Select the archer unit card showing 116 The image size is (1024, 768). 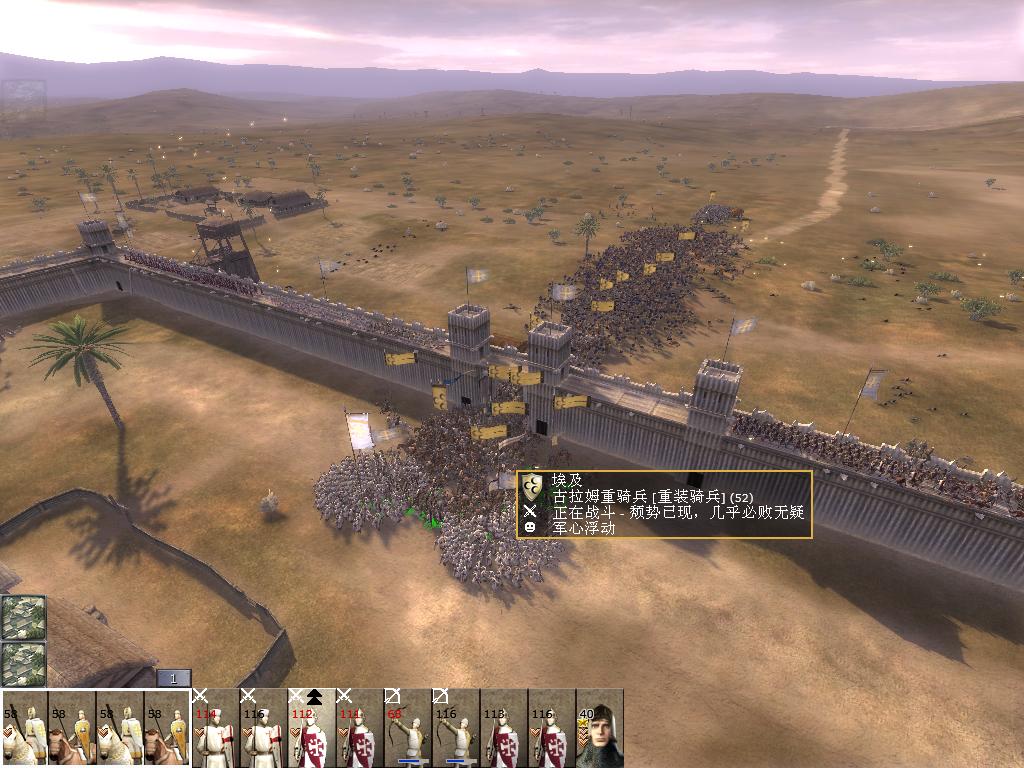456,728
